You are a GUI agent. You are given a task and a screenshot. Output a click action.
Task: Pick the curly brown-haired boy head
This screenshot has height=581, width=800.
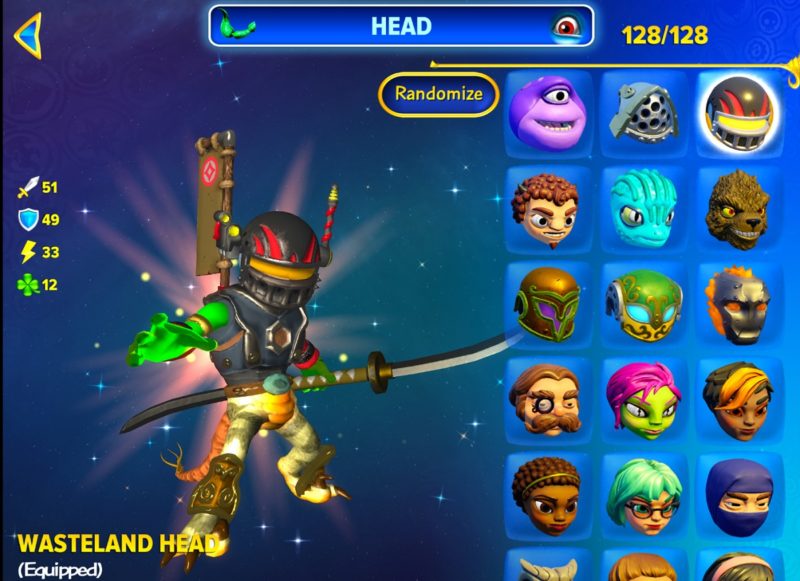[546, 204]
